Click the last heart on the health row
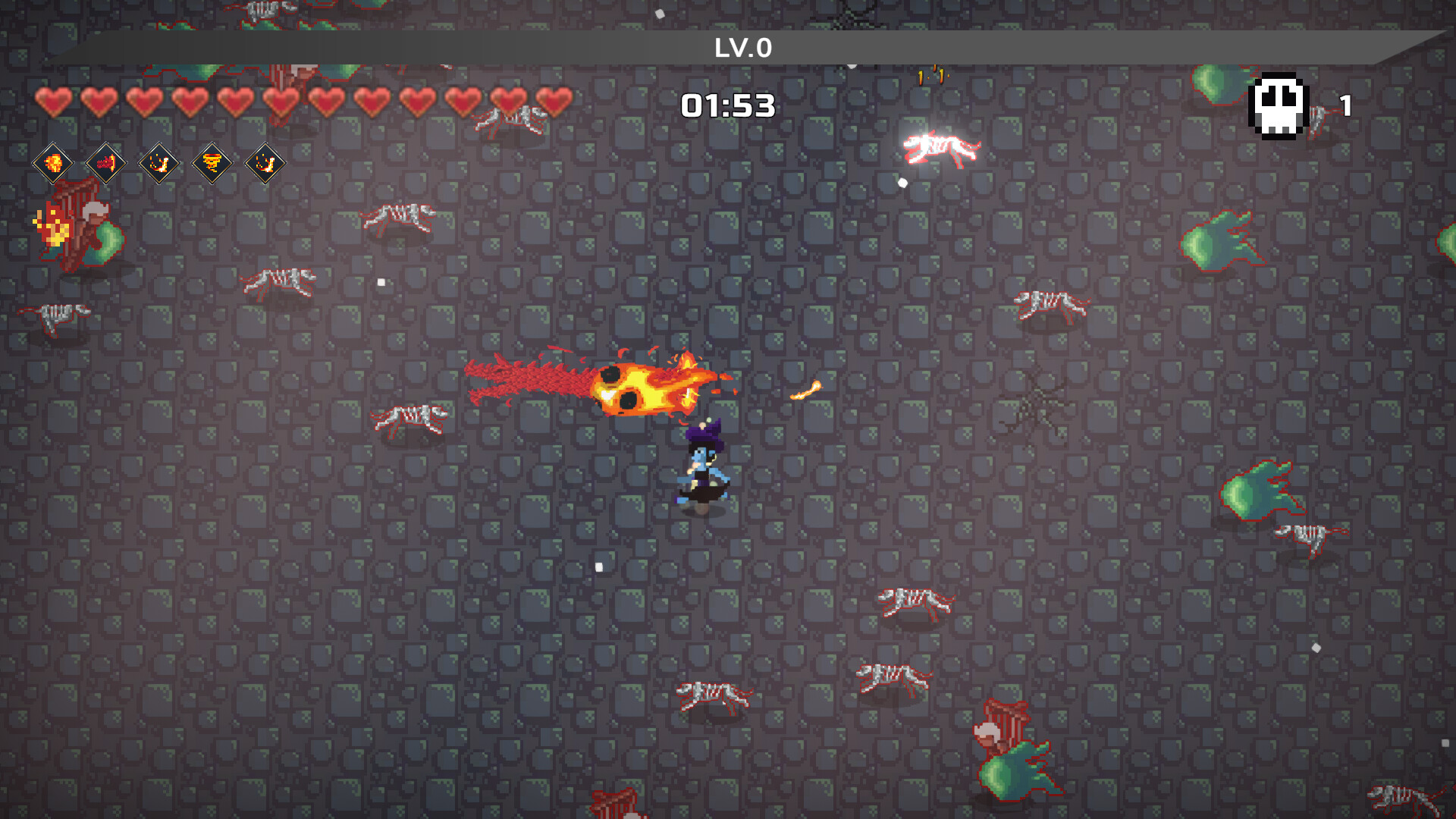The image size is (1456, 819). point(553,102)
